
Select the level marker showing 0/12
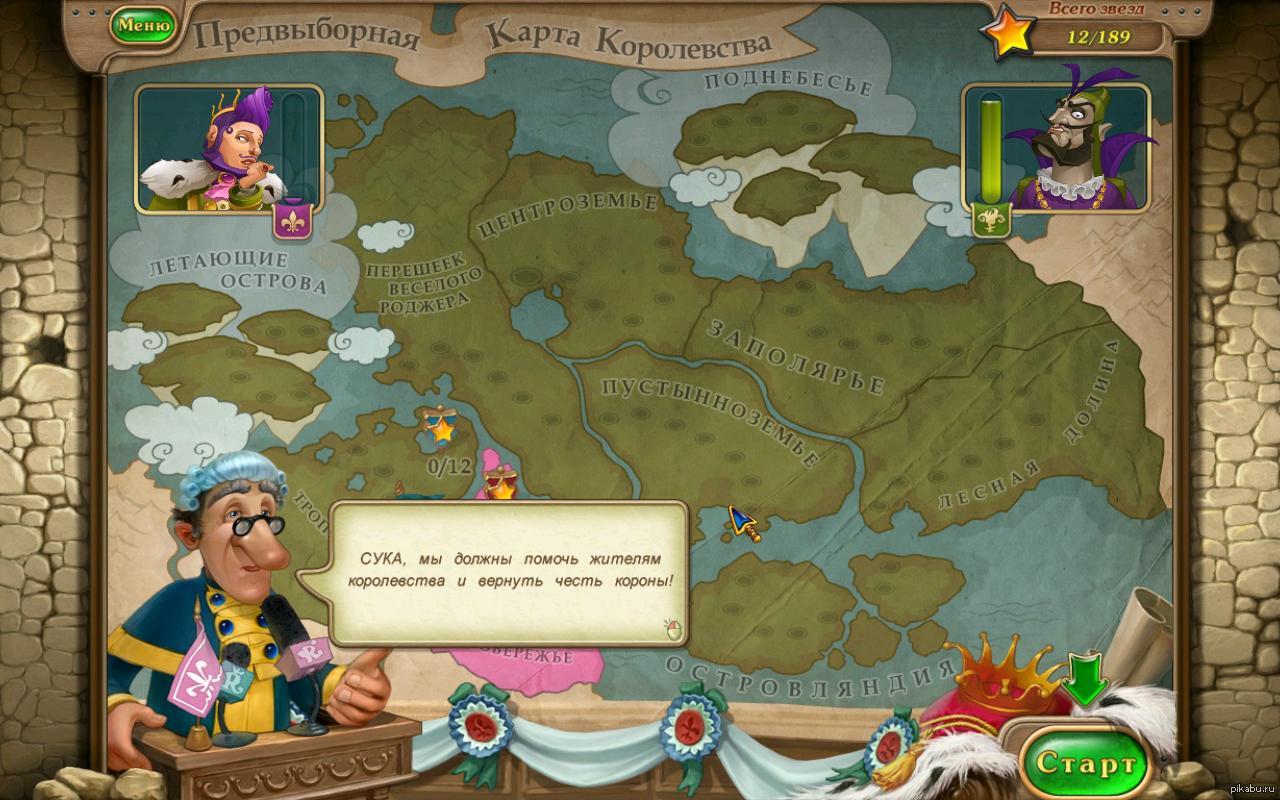(439, 430)
